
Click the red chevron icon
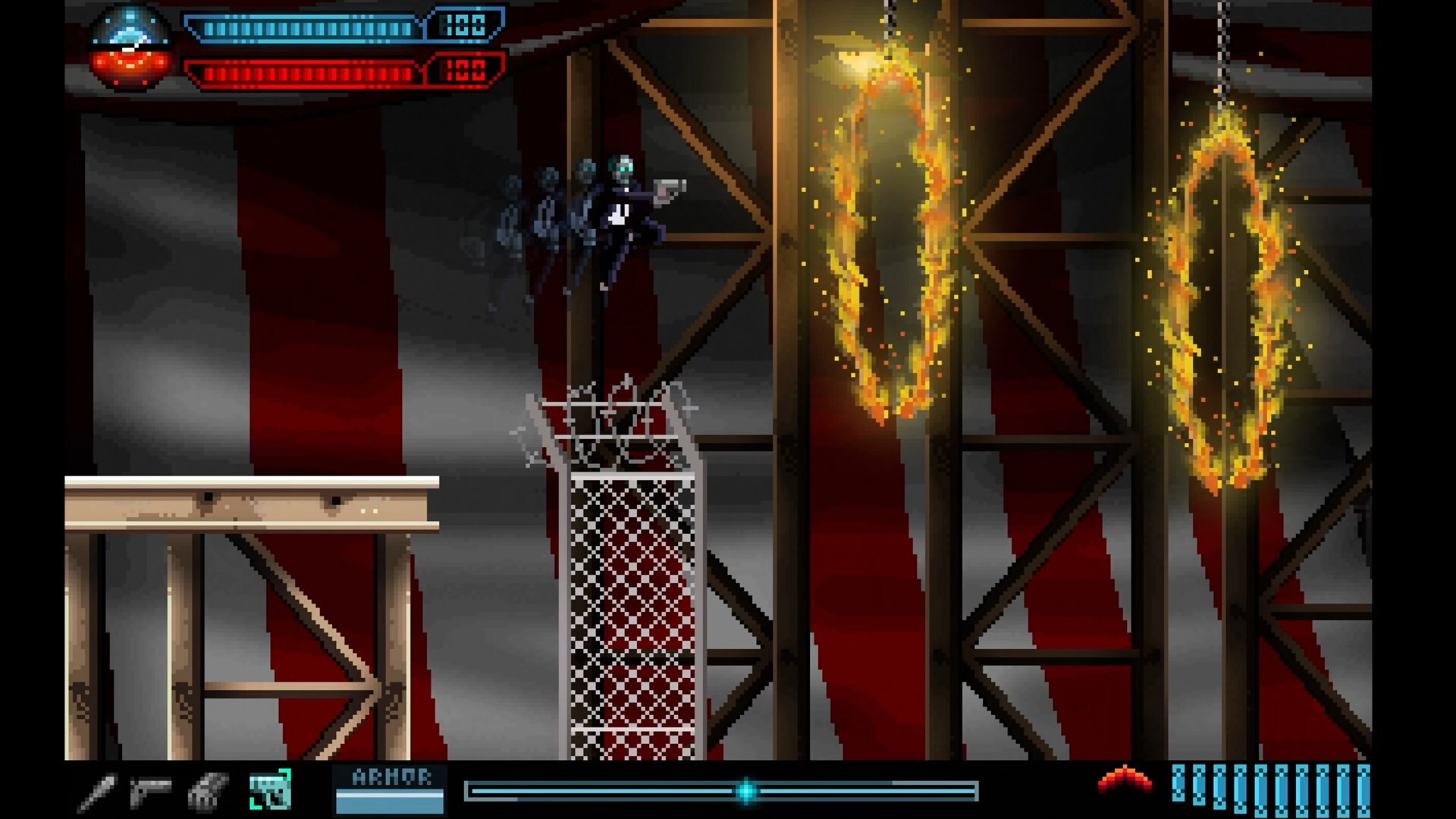point(1125,780)
